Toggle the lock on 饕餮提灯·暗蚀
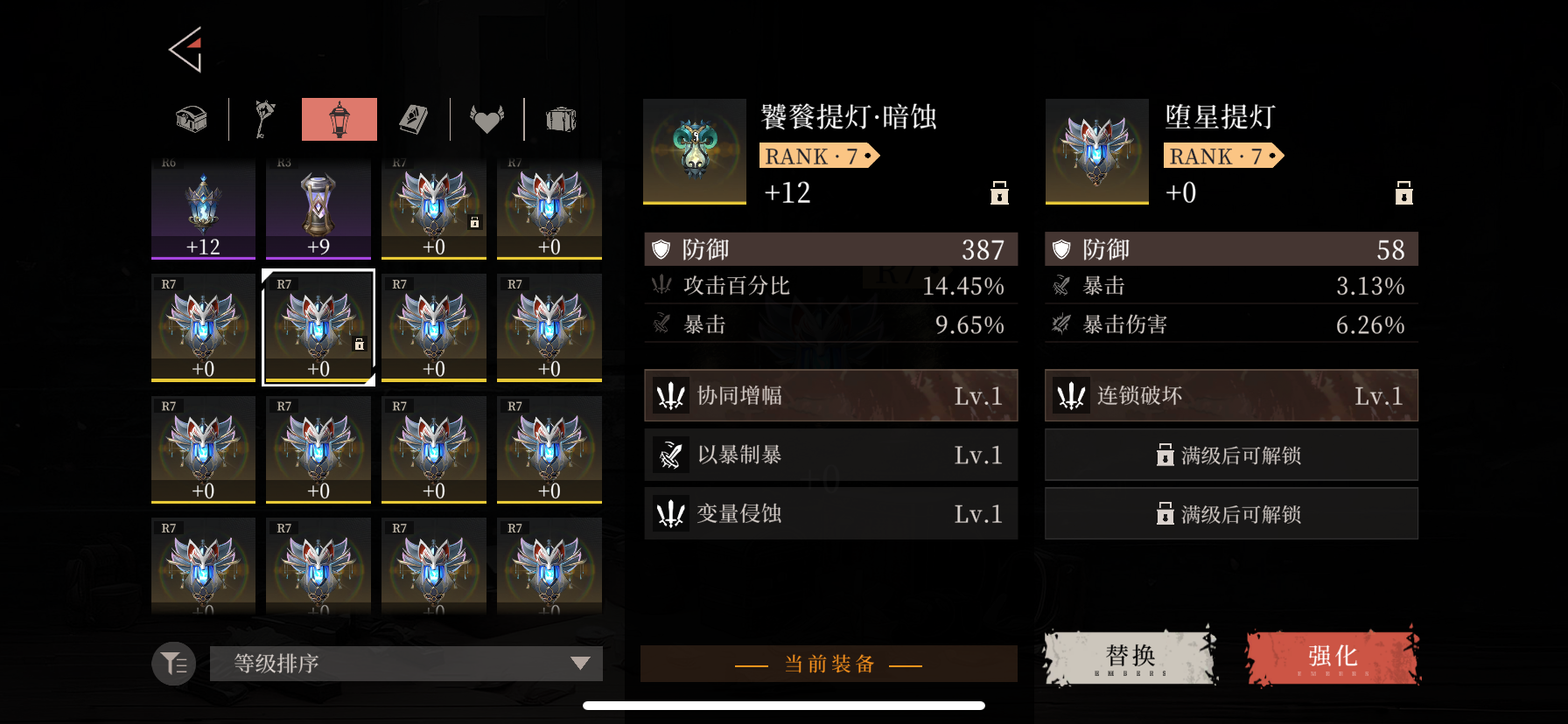Image resolution: width=1568 pixels, height=724 pixels. click(x=999, y=193)
